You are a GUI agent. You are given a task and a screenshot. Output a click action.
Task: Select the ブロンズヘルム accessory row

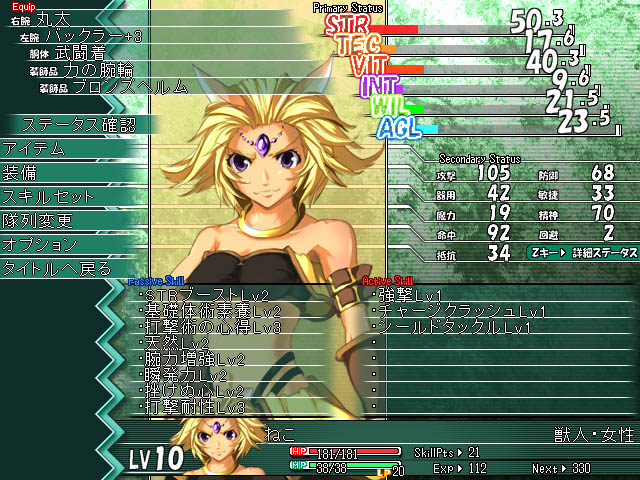[x=121, y=87]
